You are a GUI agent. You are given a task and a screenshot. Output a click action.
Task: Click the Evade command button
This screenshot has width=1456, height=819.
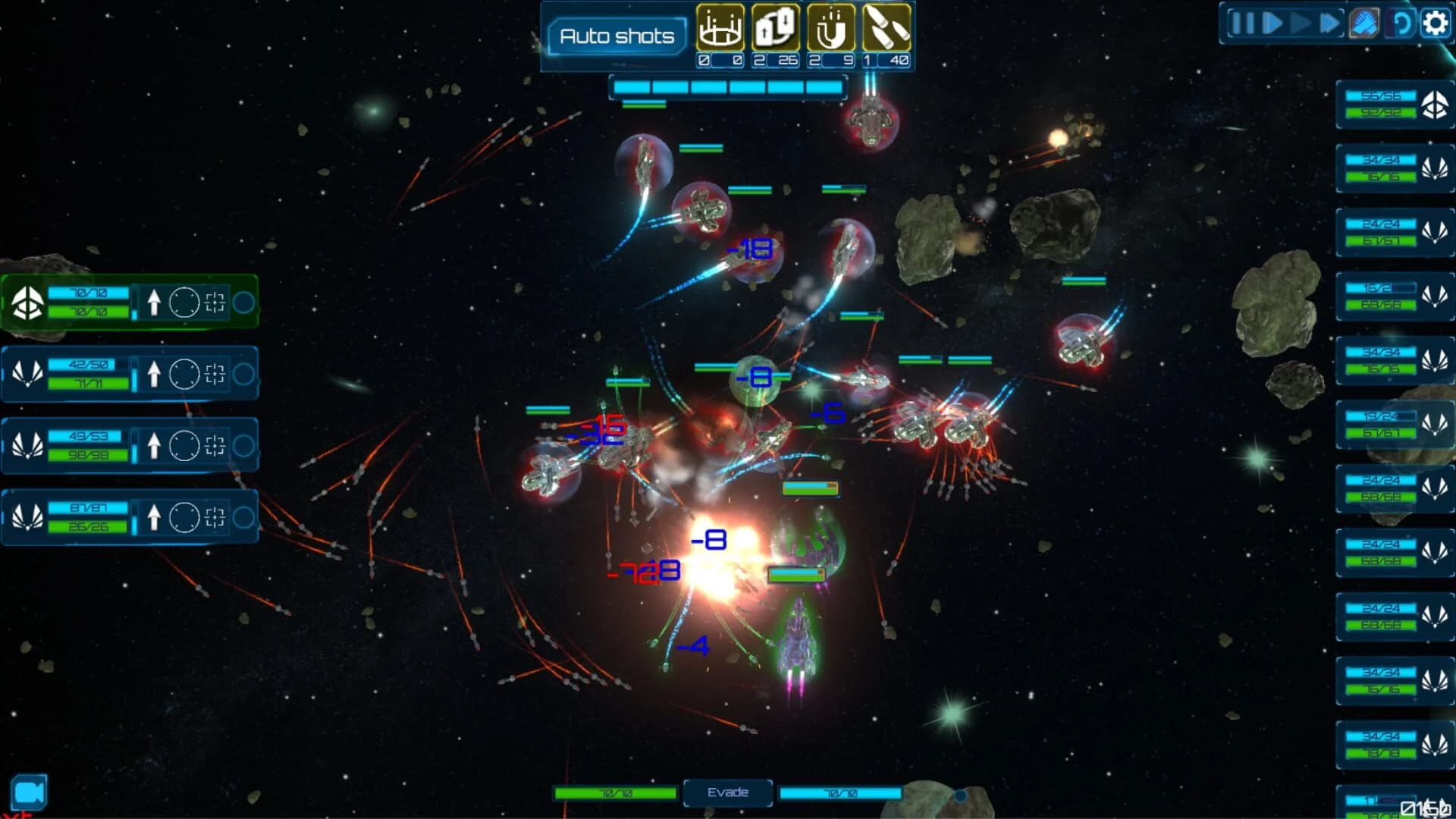[726, 792]
